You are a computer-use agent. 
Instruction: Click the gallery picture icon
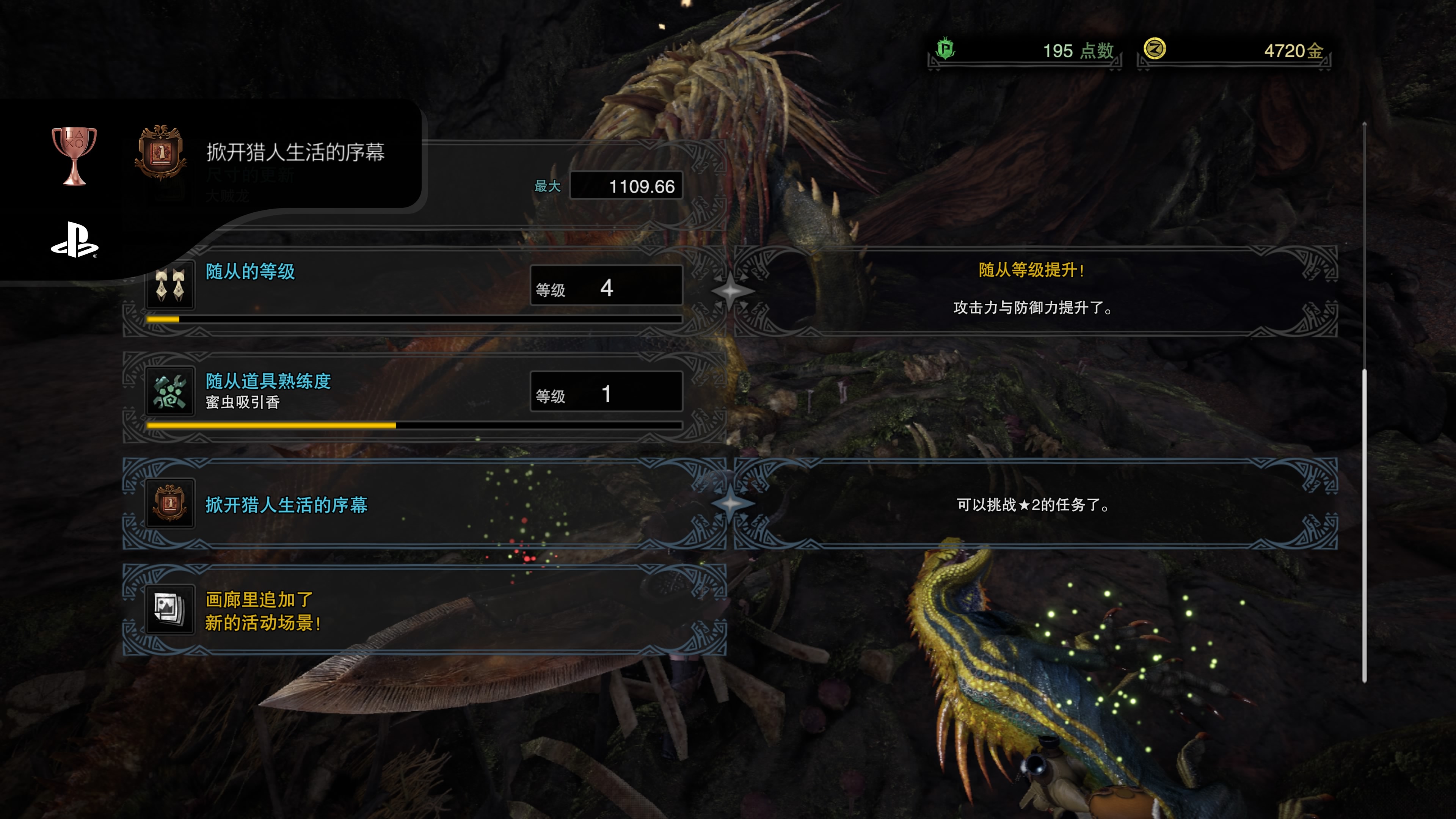coord(169,610)
